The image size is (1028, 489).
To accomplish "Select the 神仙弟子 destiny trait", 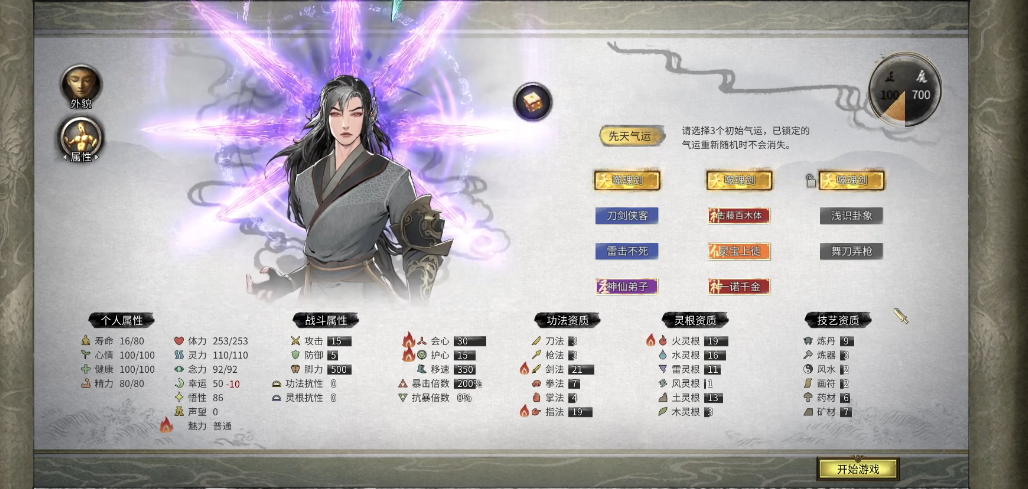I will [627, 287].
